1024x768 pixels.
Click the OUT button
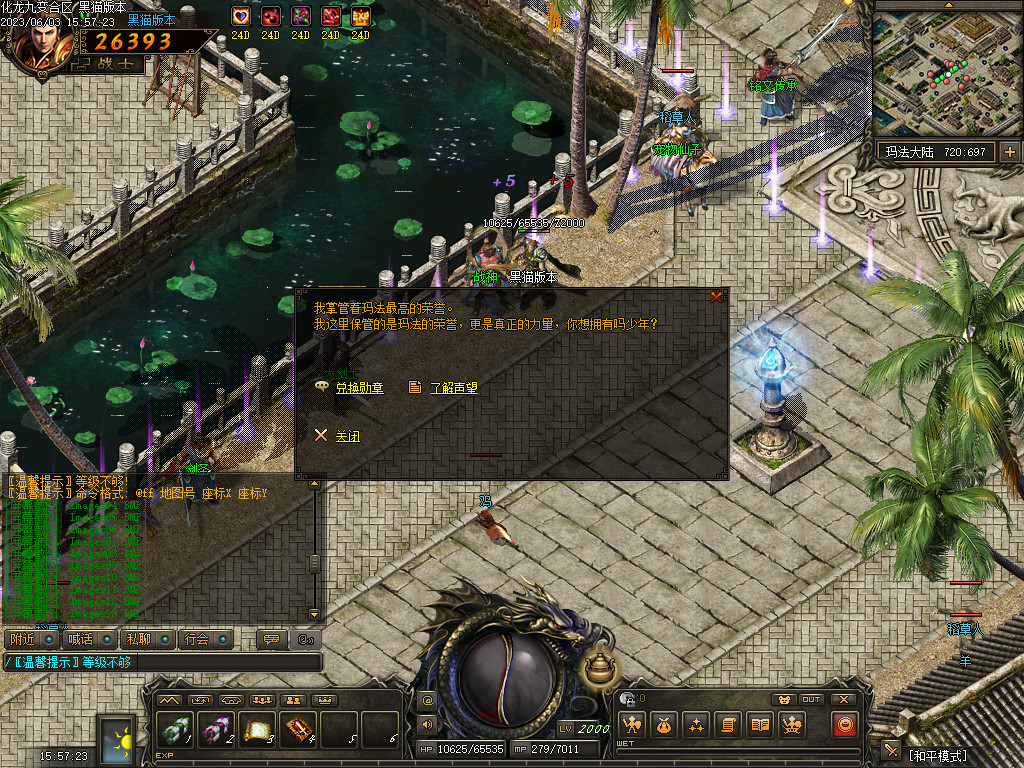[812, 699]
